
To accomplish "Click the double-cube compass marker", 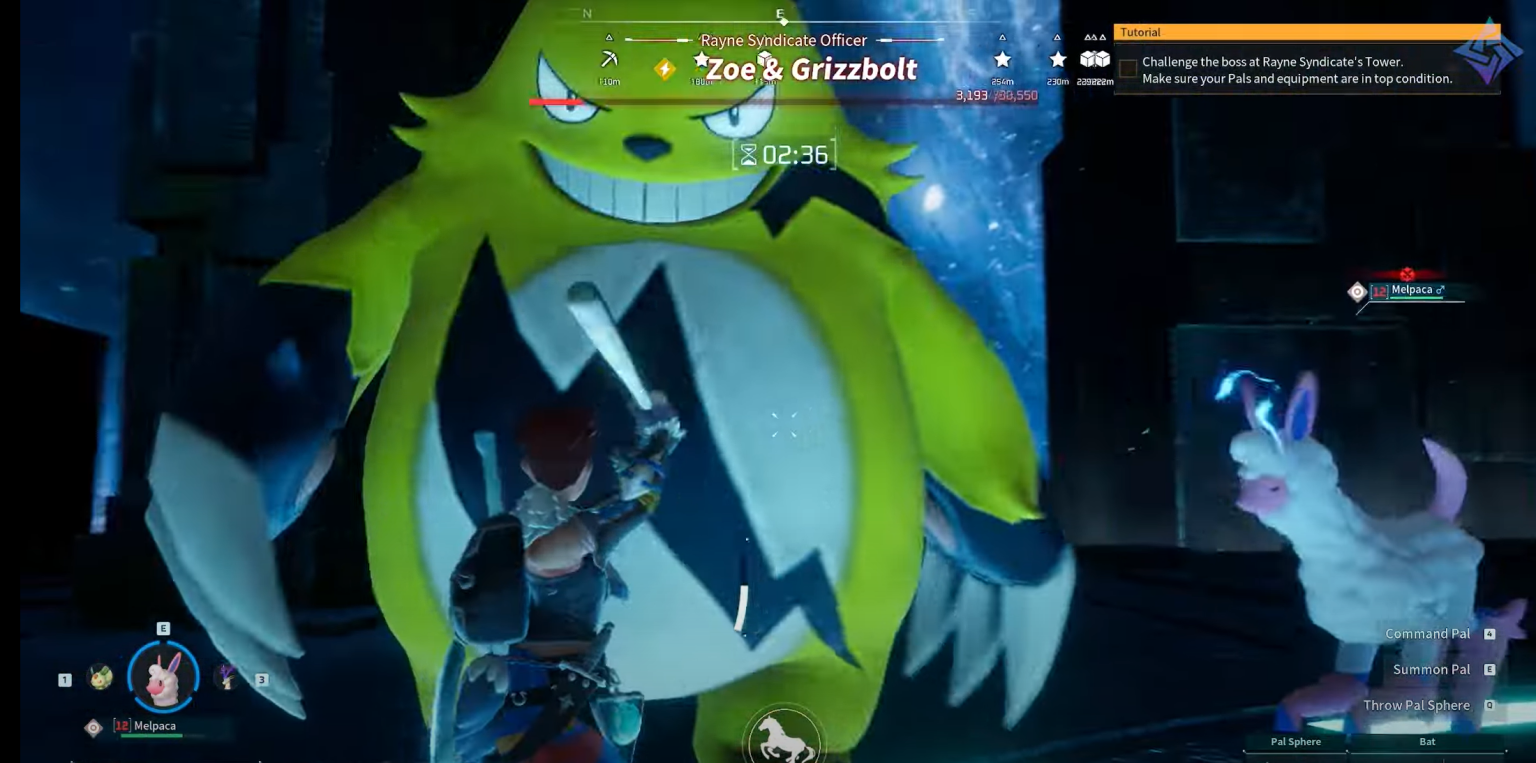I will coord(1095,60).
